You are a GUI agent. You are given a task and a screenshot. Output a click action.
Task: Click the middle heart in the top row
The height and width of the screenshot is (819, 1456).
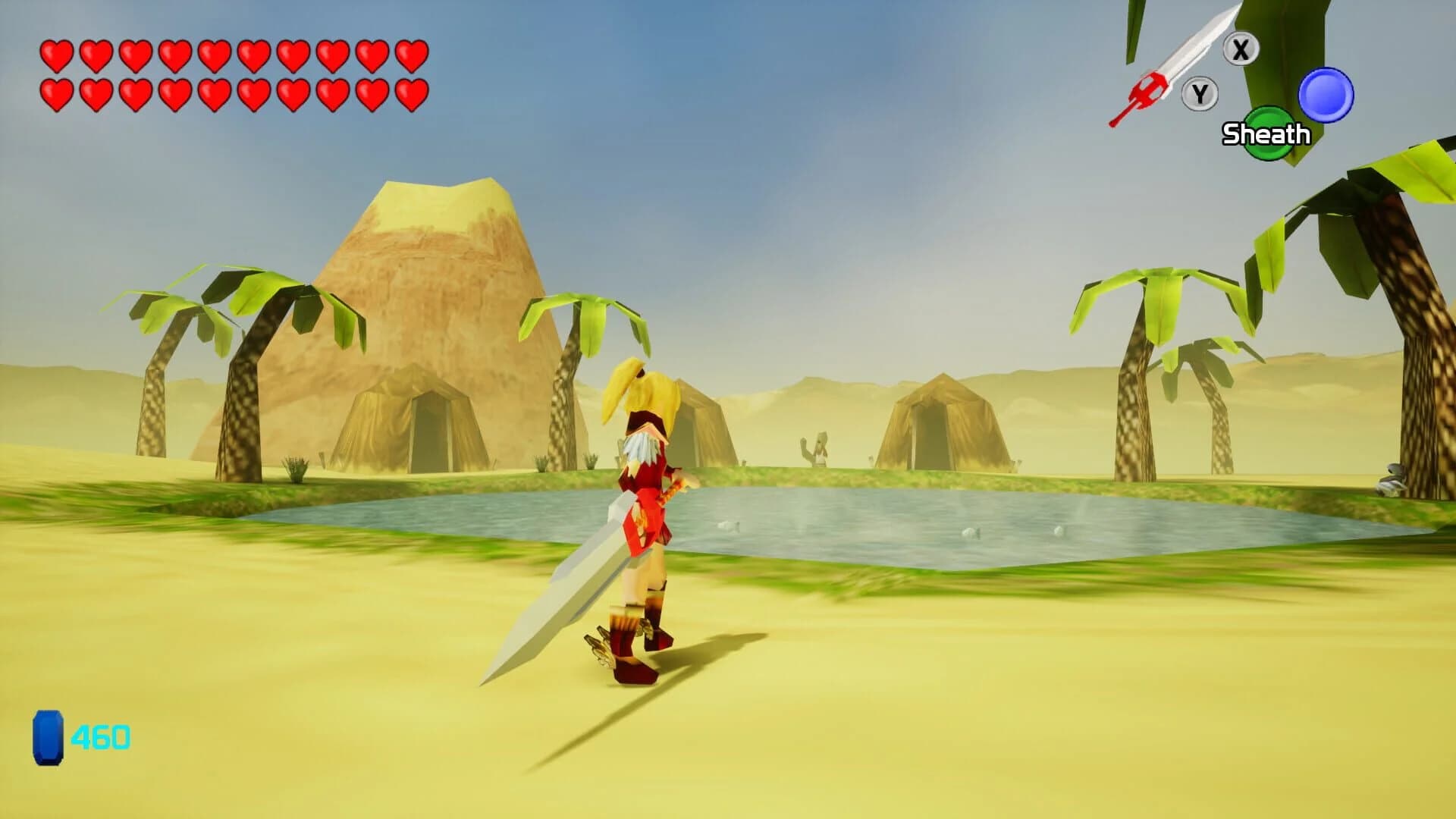(215, 55)
